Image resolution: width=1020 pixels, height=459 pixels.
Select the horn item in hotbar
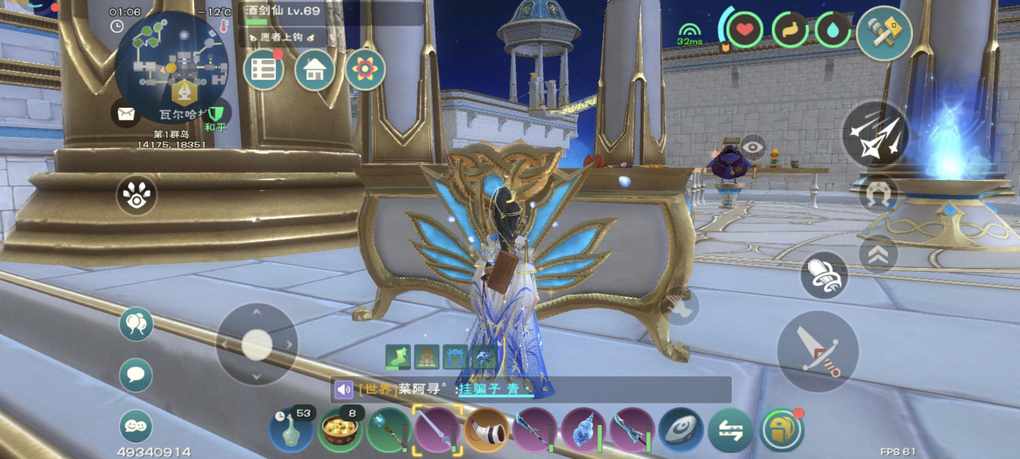[486, 430]
